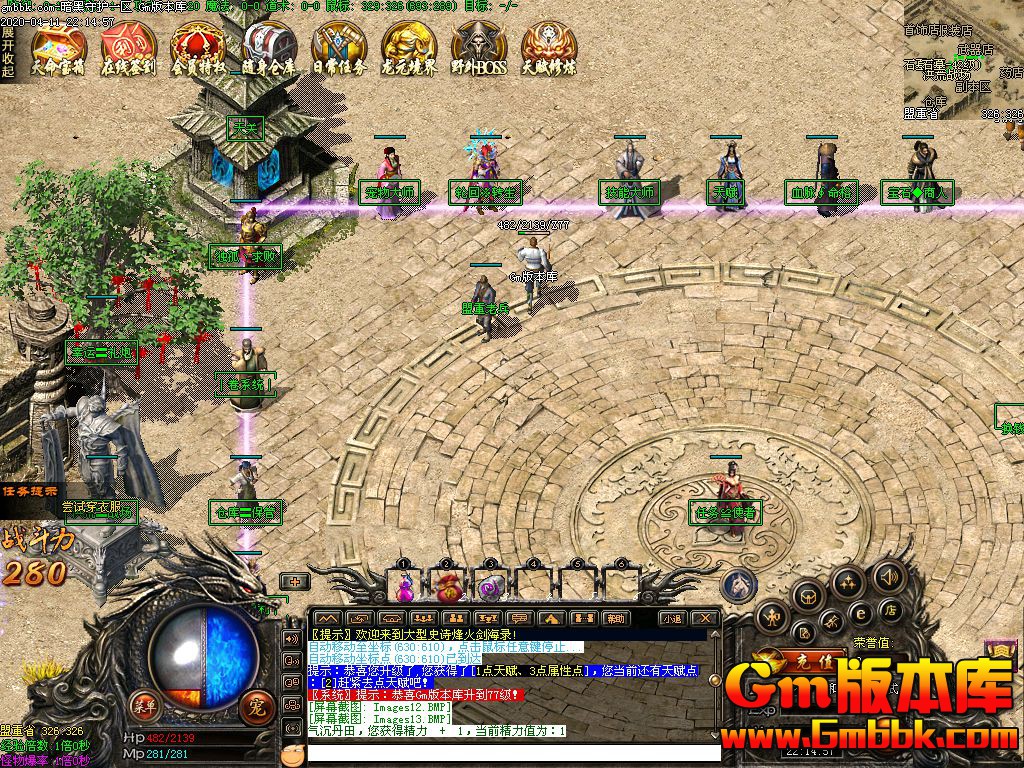The height and width of the screenshot is (768, 1024).
Task: Close the chat panel with the X button
Action: click(x=705, y=618)
